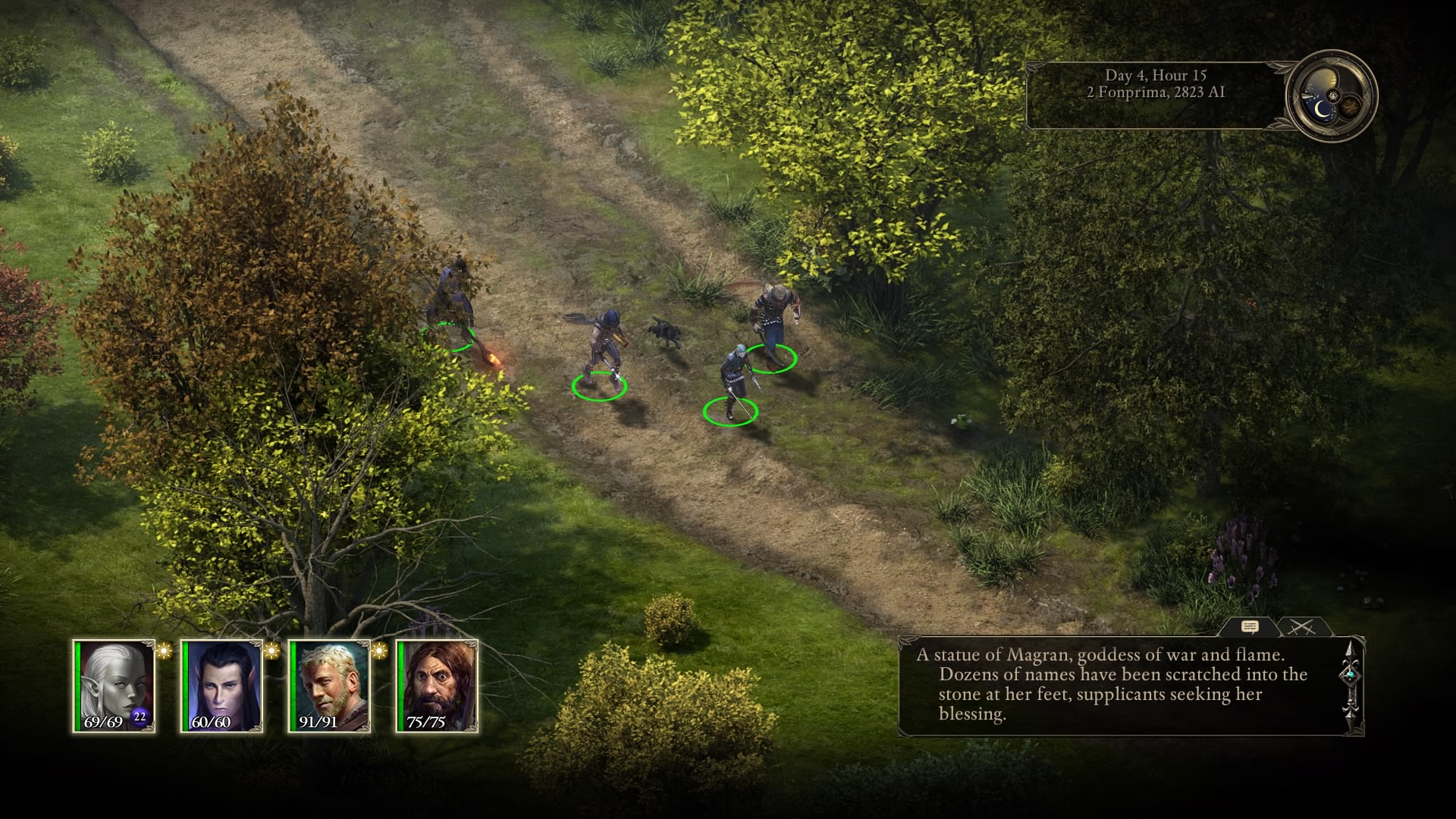Select the dark-haired elf portrait
The image size is (1456, 819).
coord(222,686)
